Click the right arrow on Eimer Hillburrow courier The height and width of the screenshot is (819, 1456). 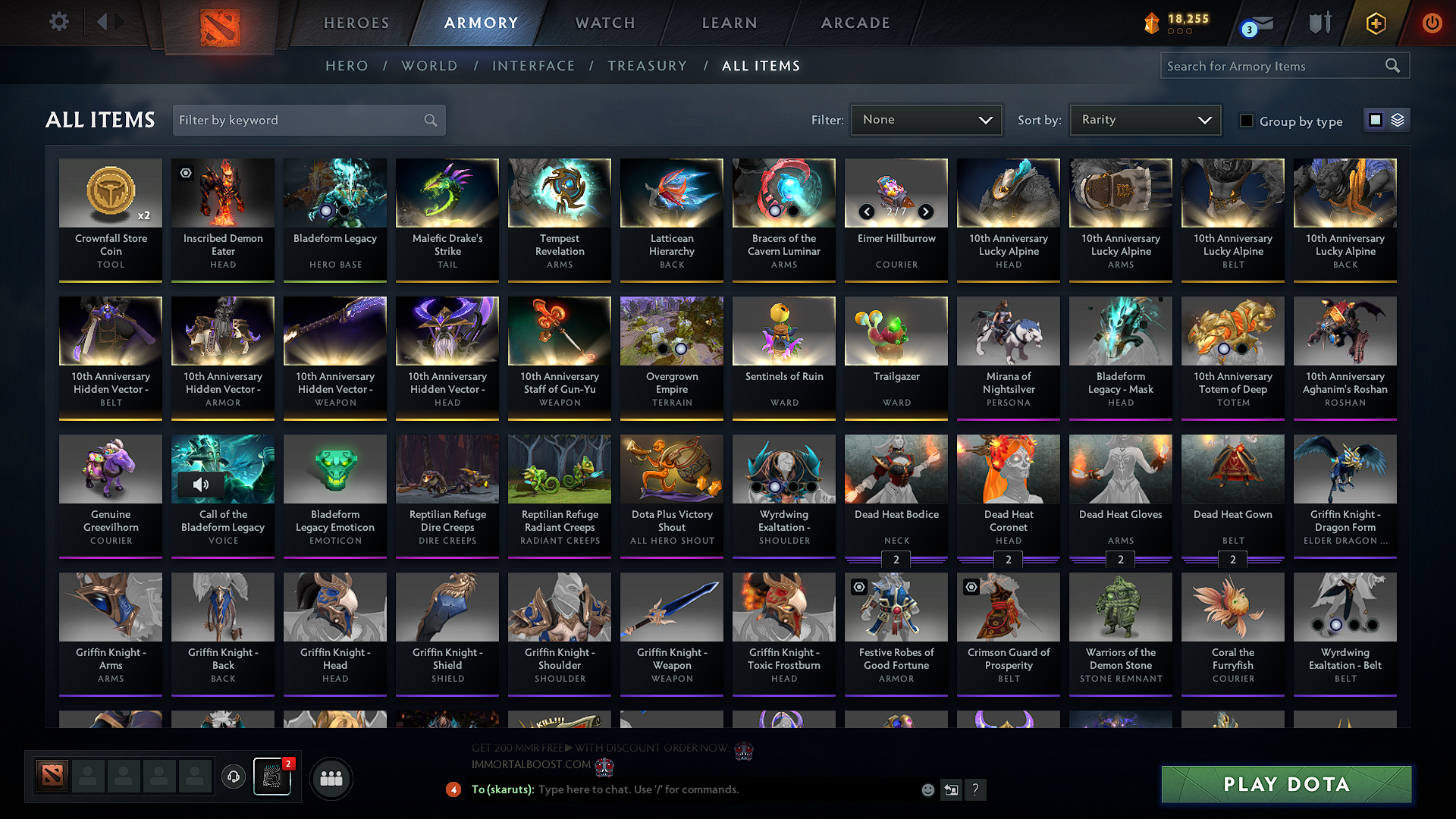click(925, 212)
